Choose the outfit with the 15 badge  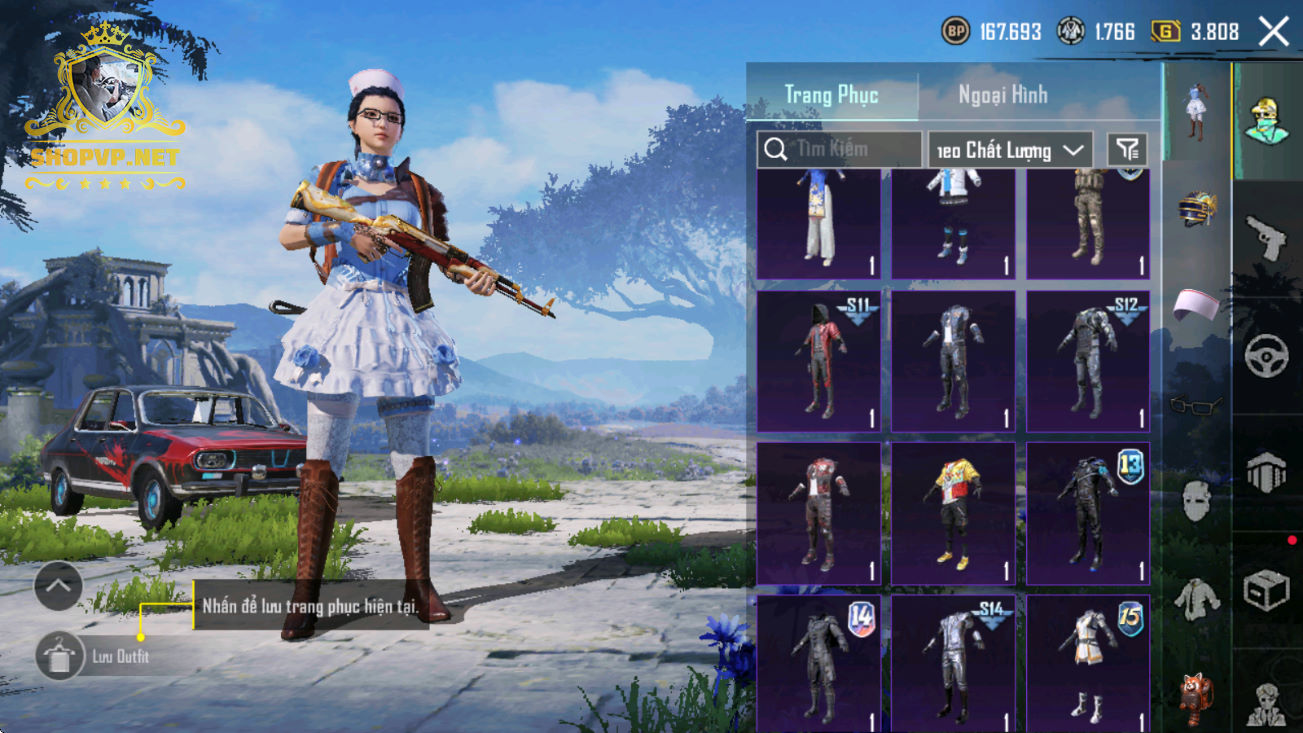(1088, 663)
